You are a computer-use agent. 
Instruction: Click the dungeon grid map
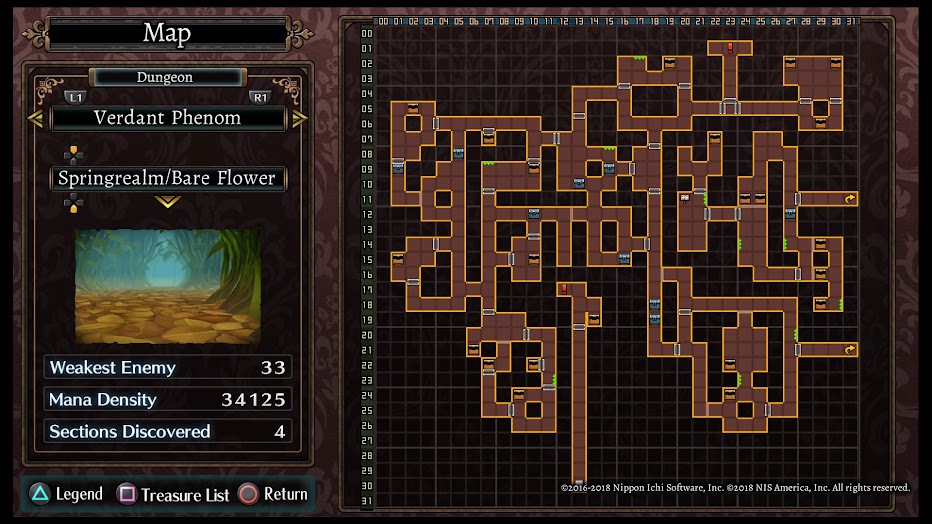click(x=615, y=260)
